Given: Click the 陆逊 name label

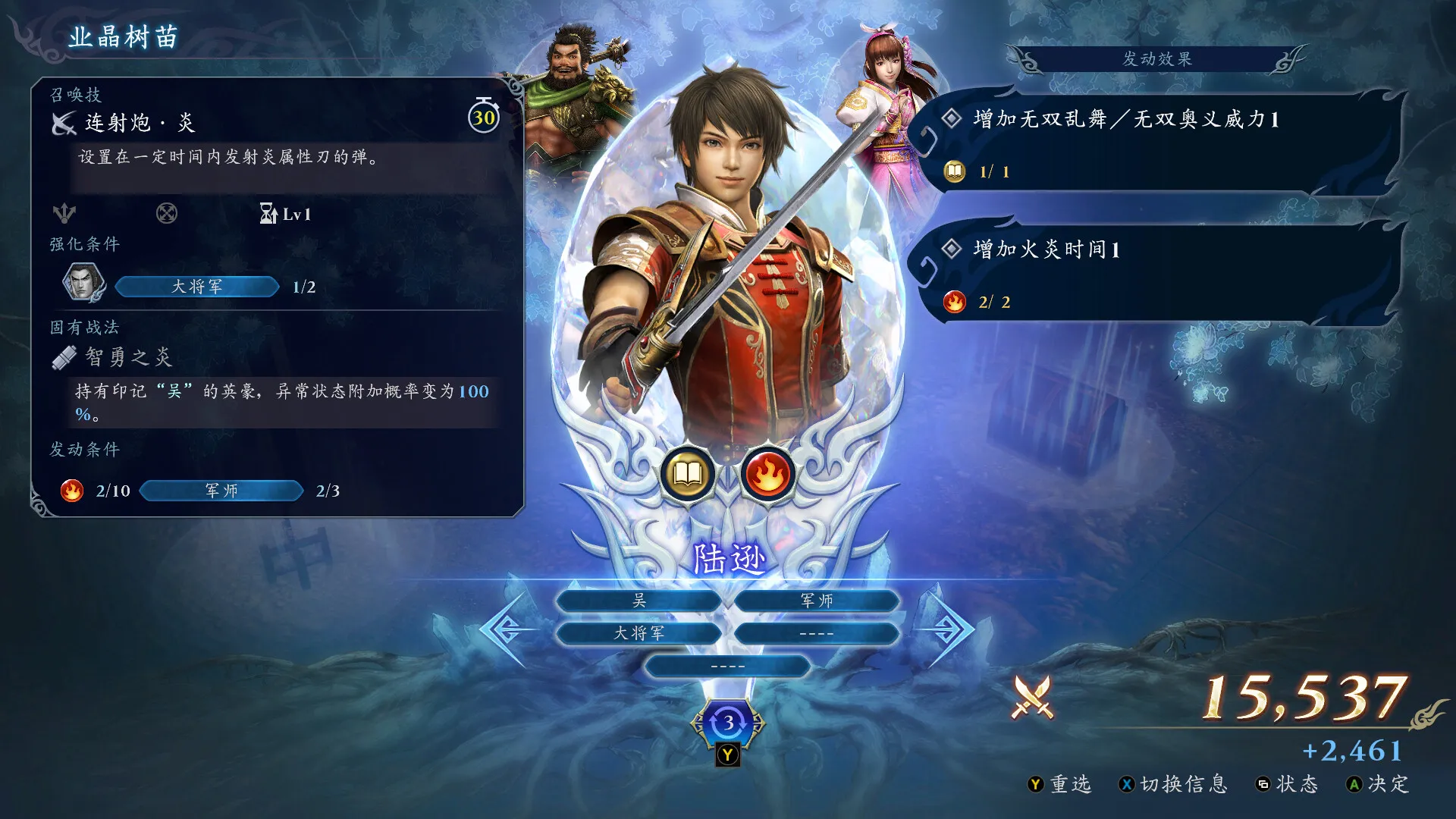Looking at the screenshot, I should (729, 557).
